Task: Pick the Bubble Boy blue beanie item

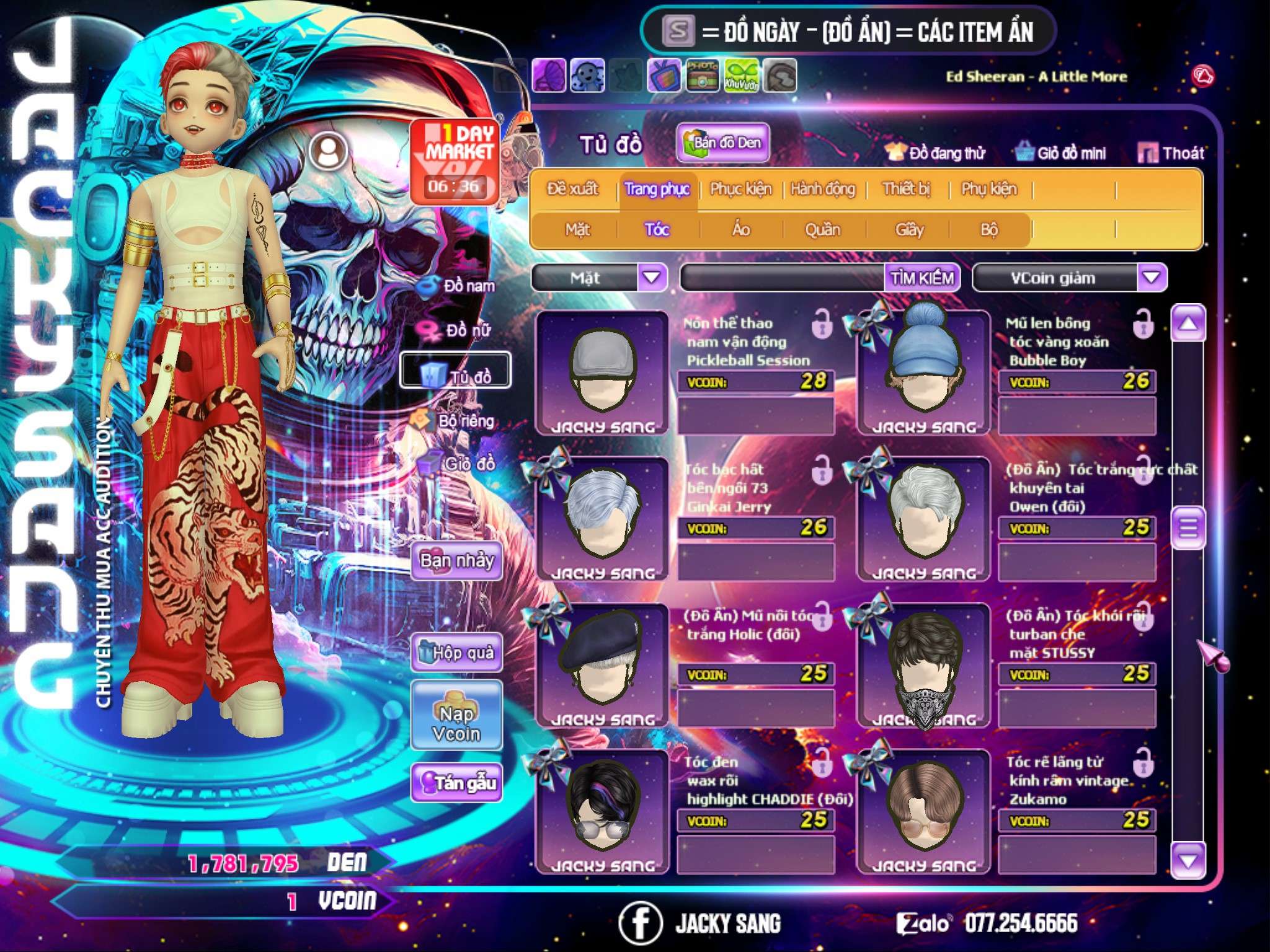Action: coord(923,373)
